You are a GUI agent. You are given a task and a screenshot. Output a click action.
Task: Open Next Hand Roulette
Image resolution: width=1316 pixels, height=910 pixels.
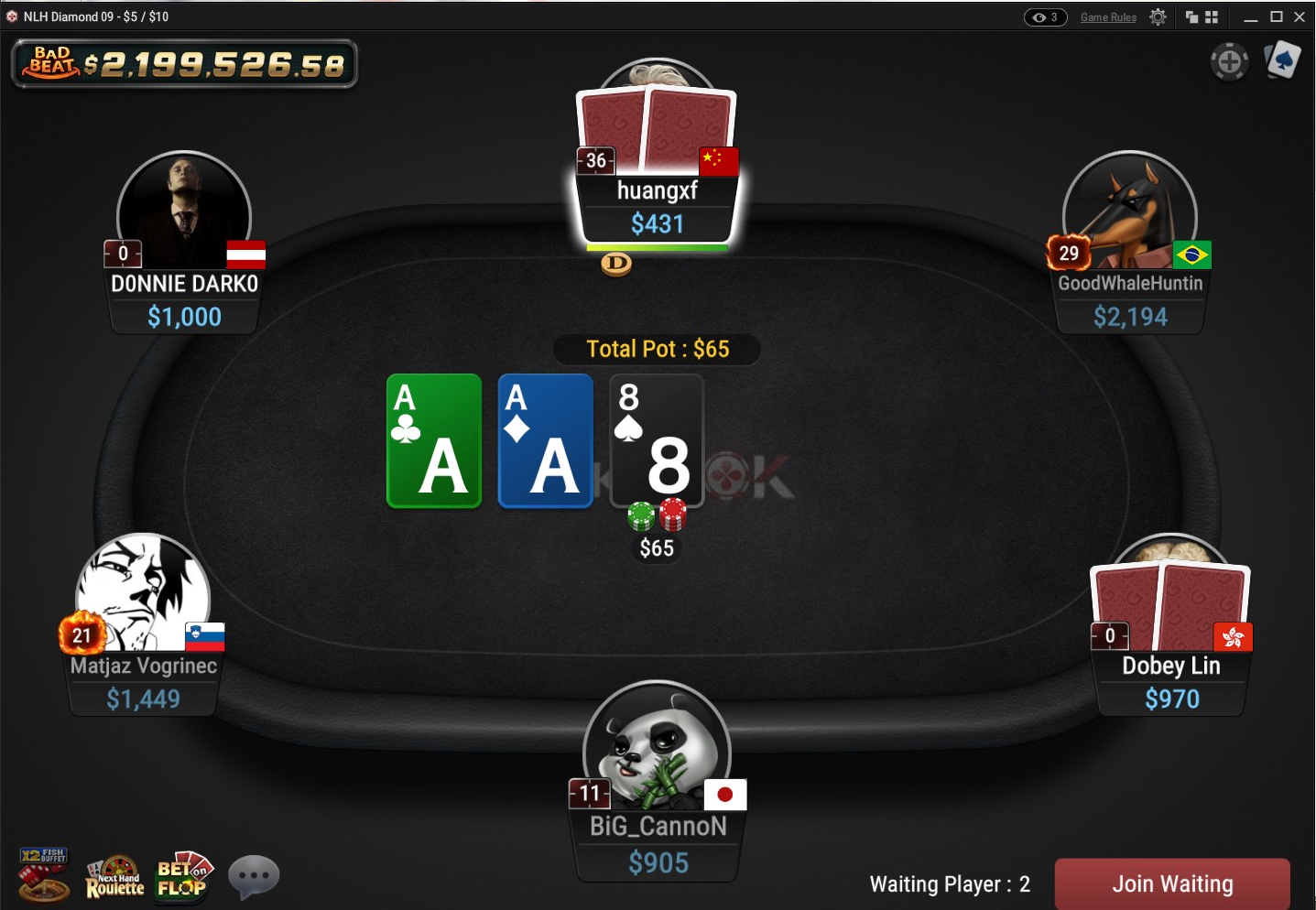coord(114,874)
